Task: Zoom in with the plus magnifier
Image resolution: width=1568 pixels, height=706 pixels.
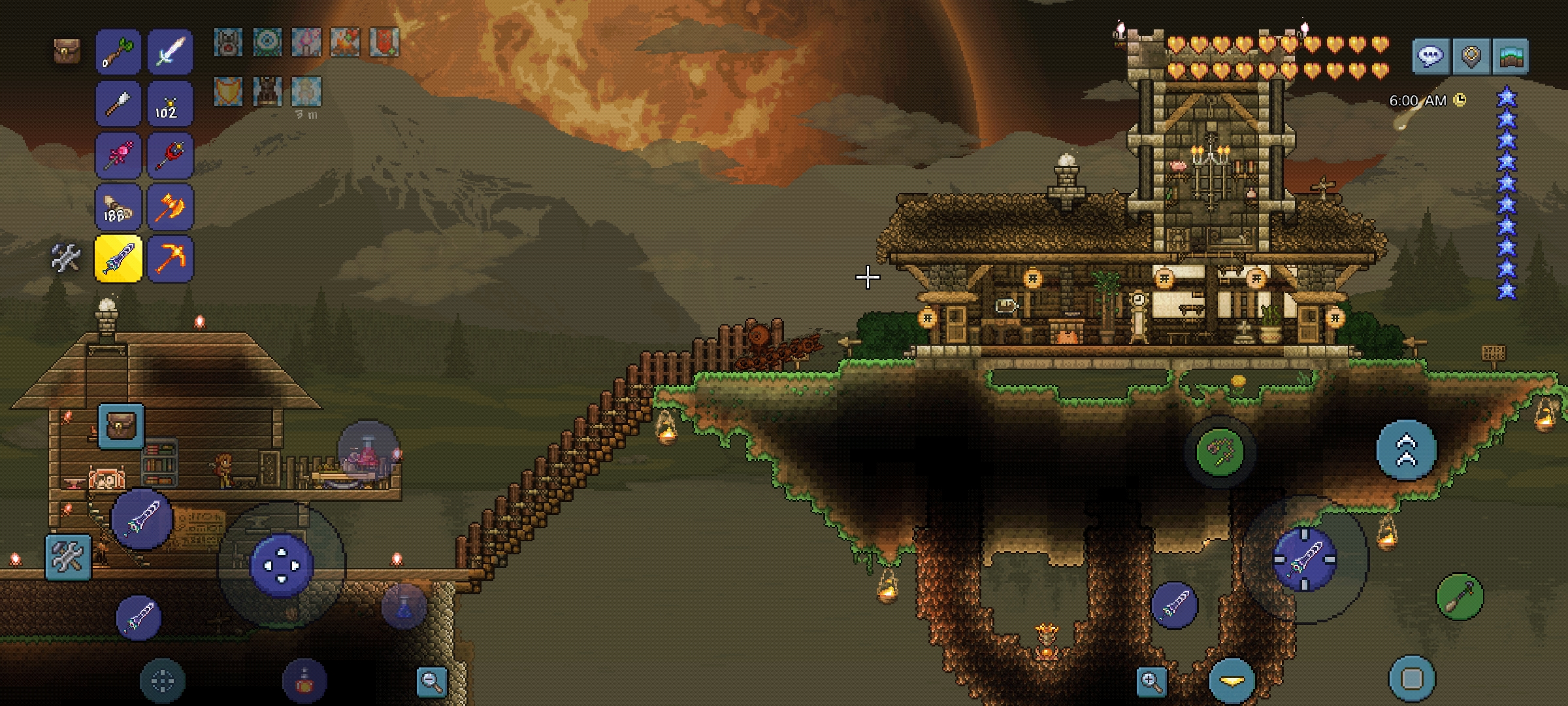Action: click(x=1151, y=682)
